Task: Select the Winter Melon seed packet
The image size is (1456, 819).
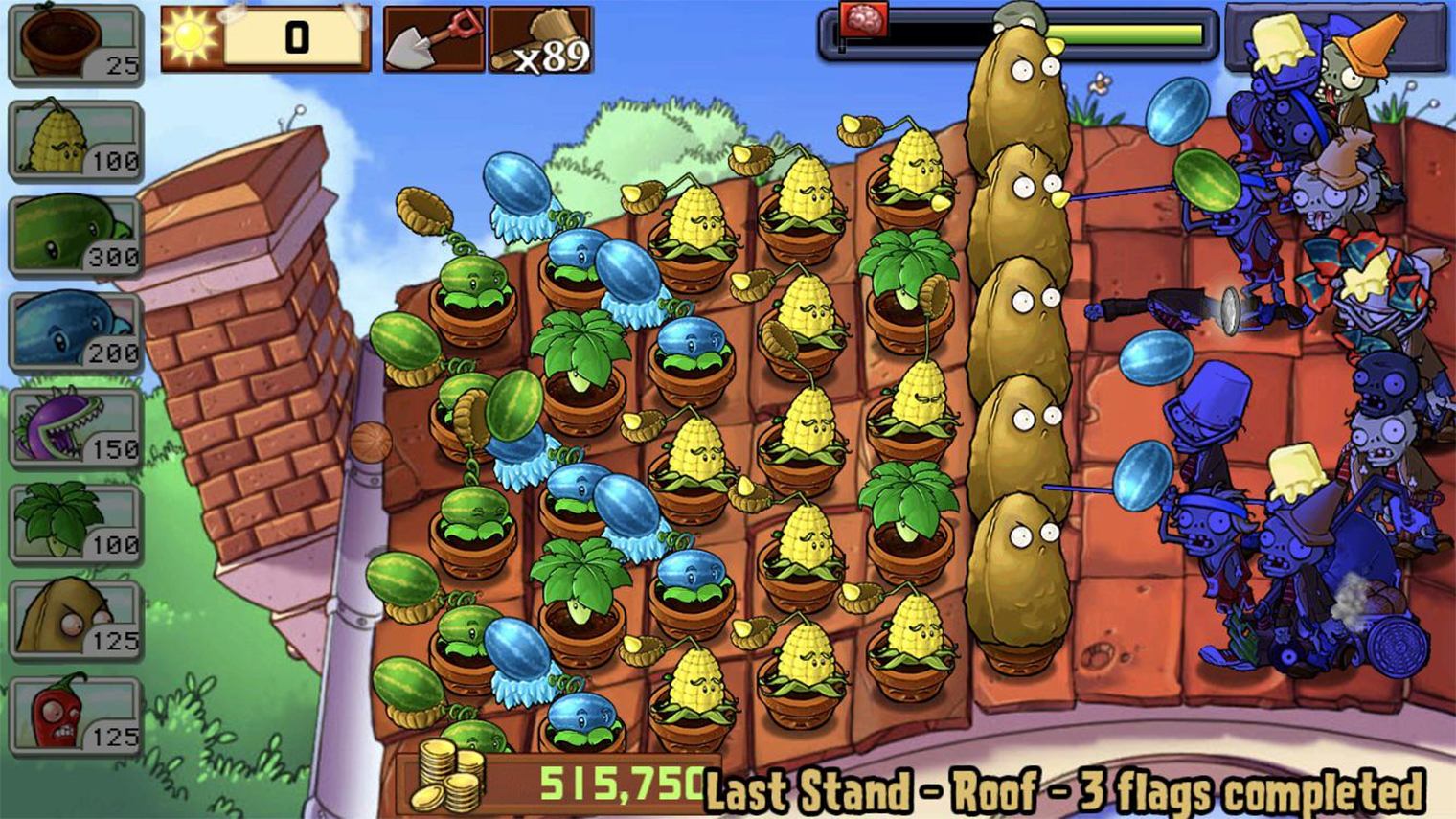Action: (x=75, y=332)
